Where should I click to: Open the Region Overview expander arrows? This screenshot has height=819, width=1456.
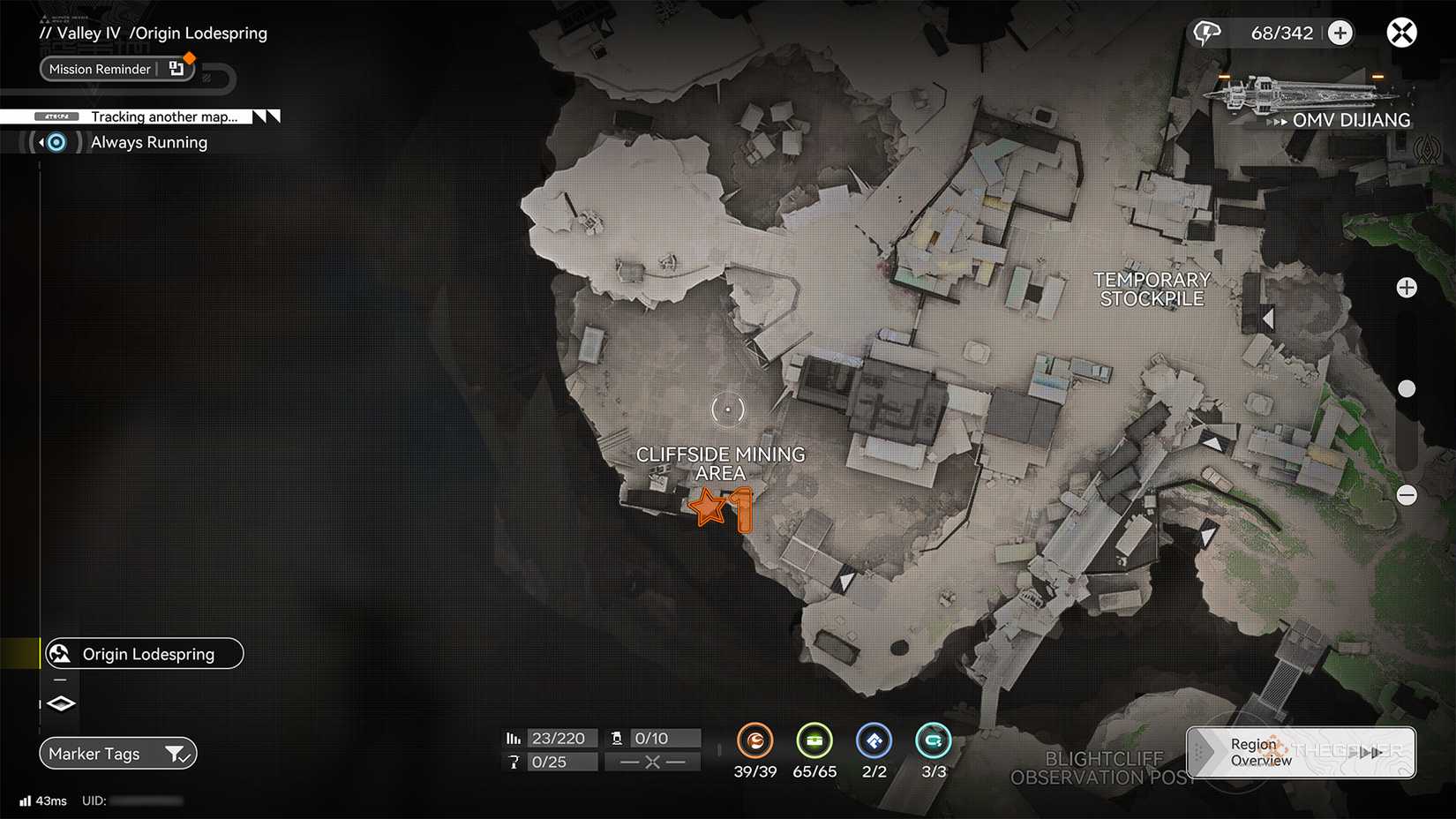tap(1370, 752)
